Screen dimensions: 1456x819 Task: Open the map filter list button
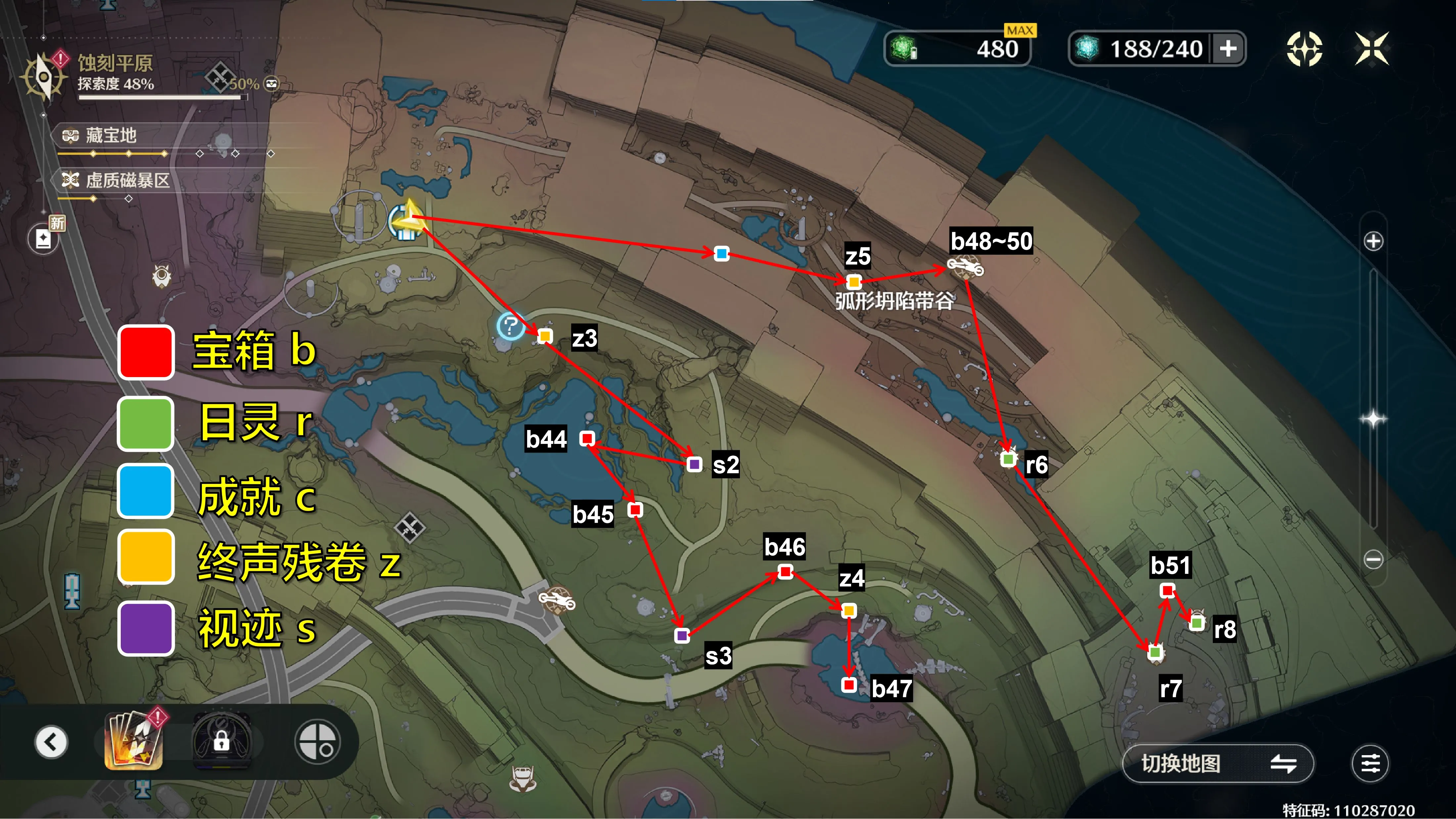(1370, 764)
